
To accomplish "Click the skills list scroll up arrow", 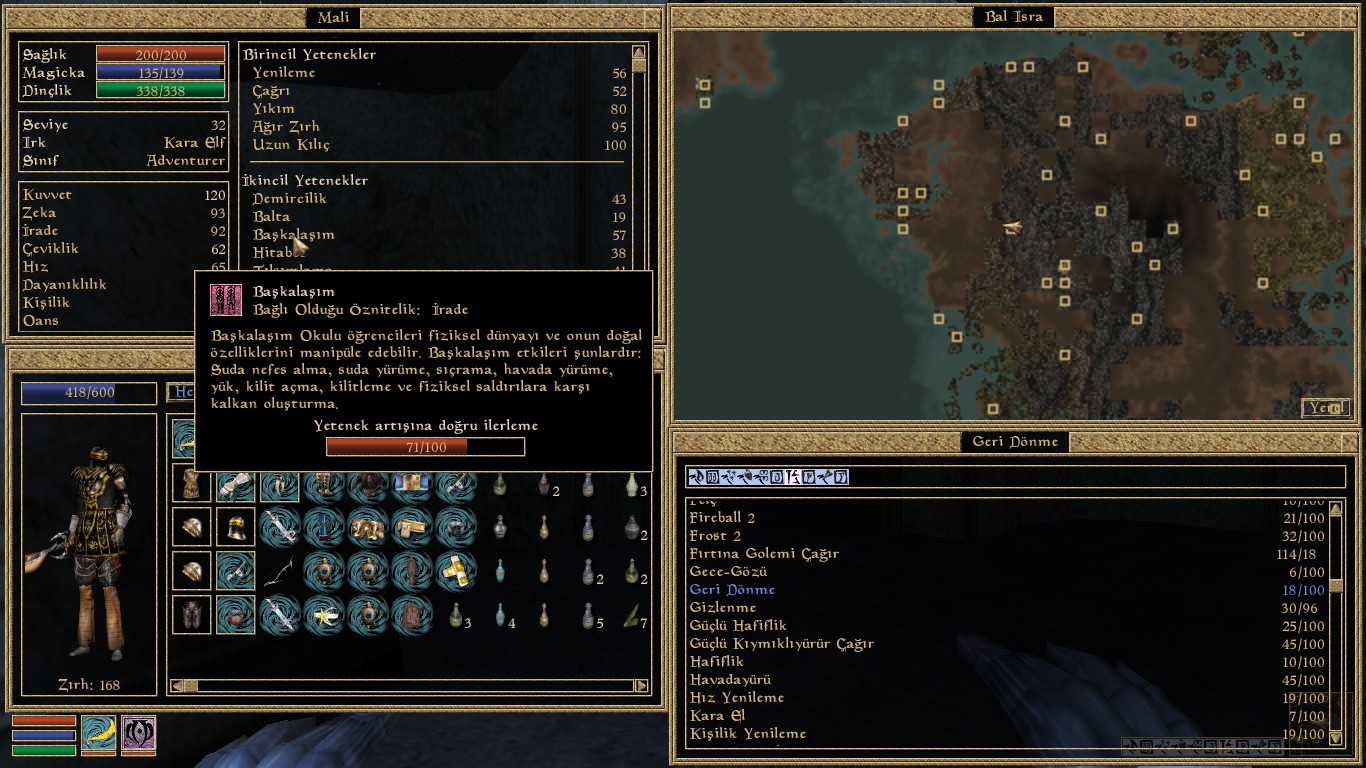I will pos(639,51).
